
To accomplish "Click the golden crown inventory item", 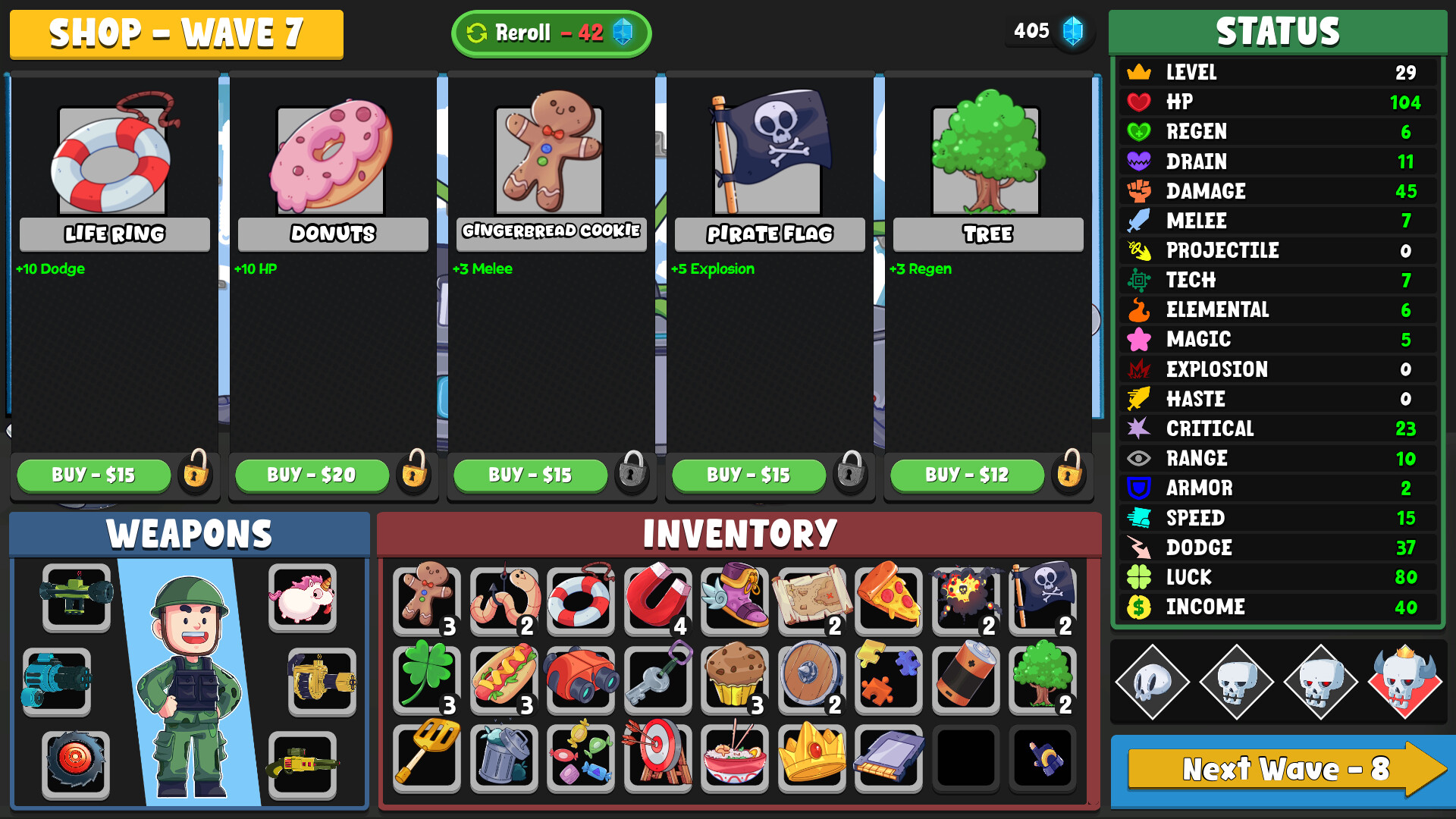I will coord(811,757).
